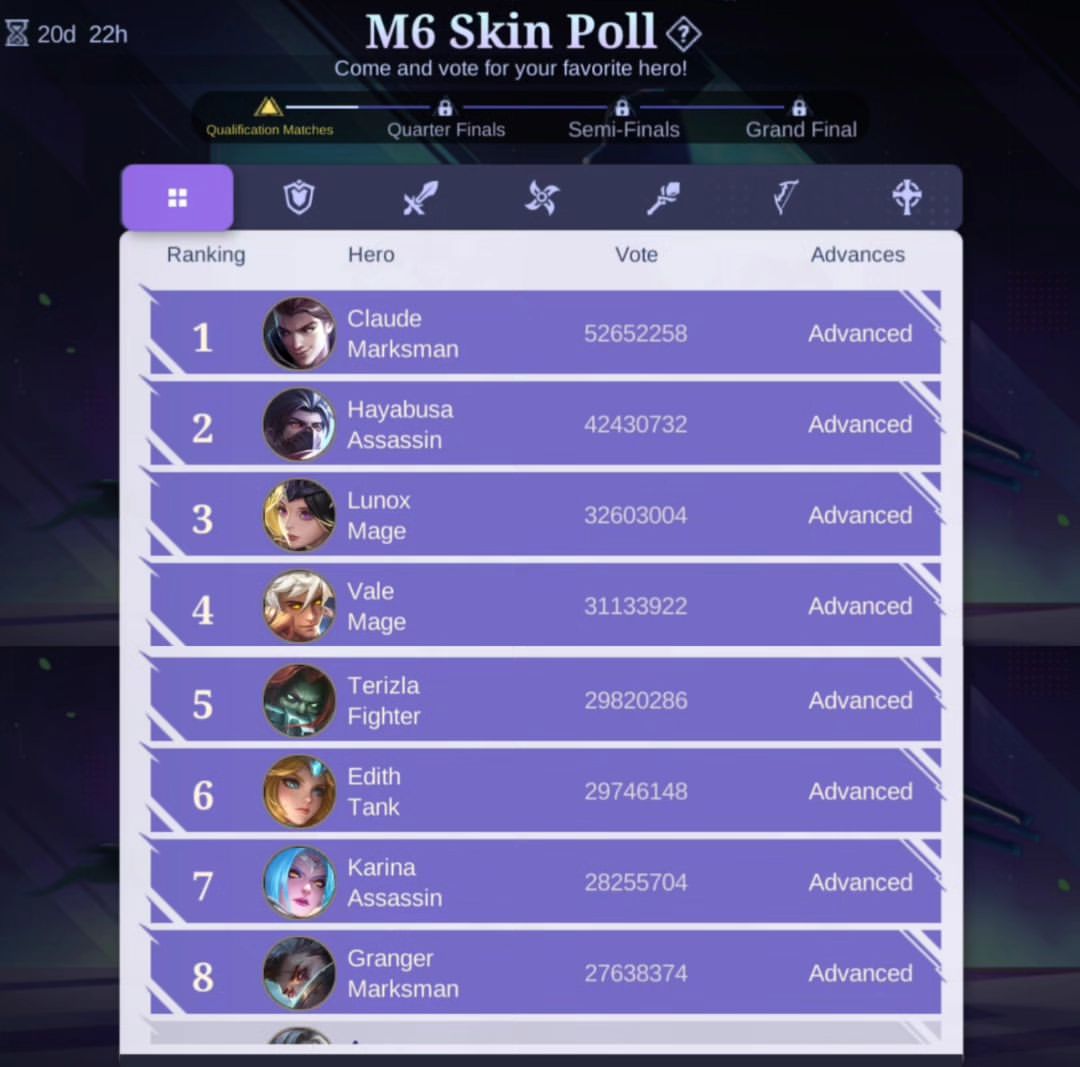Show the Fighter crossed swords tab
1080x1067 pixels.
pyautogui.click(x=420, y=198)
